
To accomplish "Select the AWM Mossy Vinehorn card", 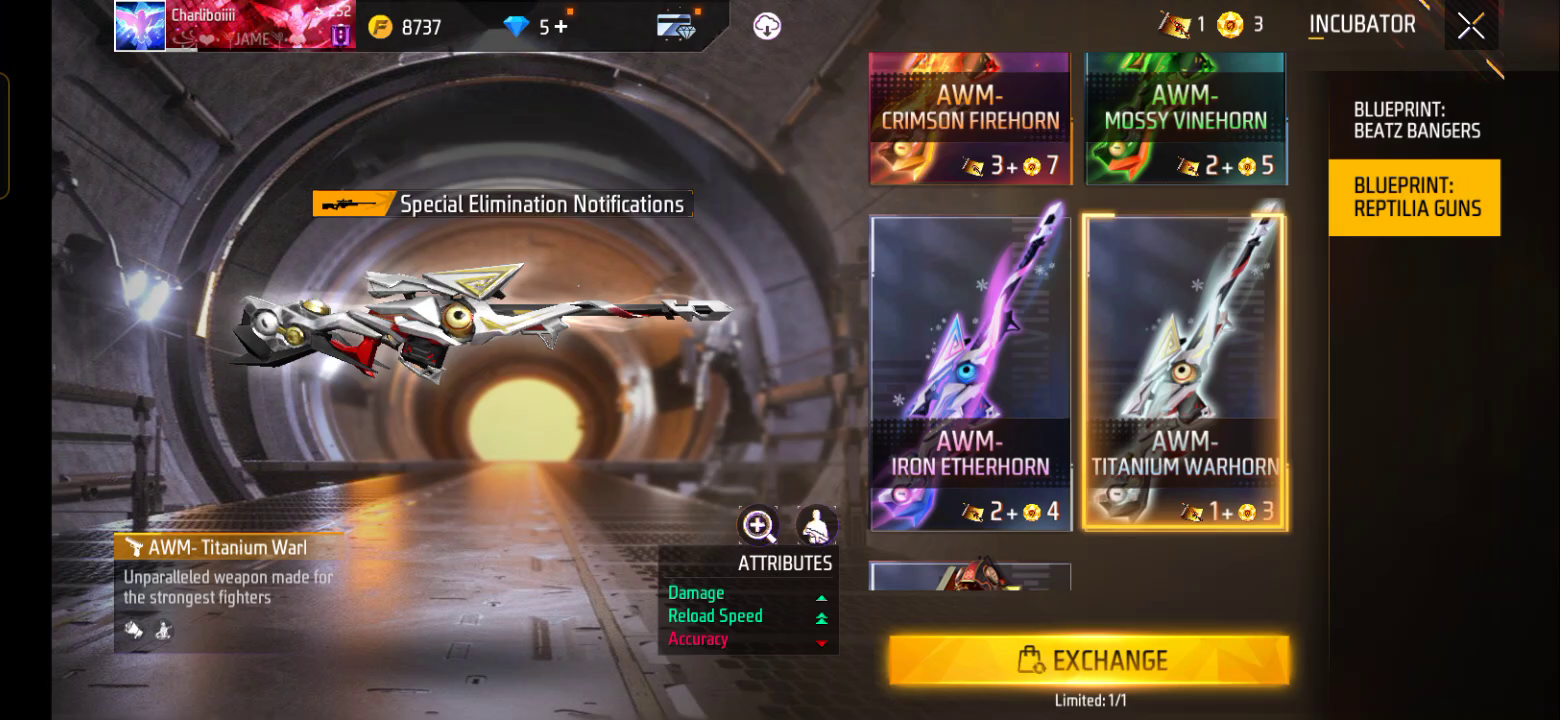I will pos(1186,120).
